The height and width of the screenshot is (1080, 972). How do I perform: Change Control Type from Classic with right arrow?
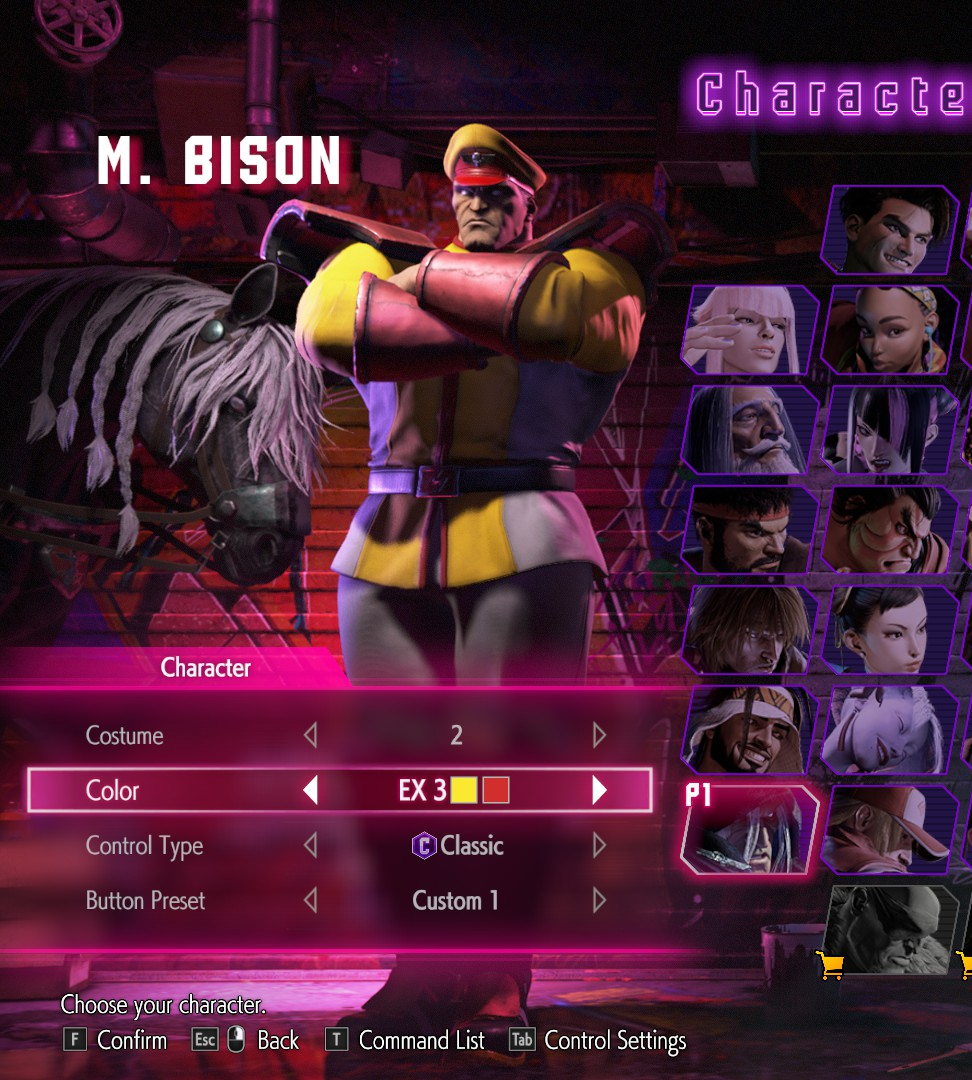point(599,846)
